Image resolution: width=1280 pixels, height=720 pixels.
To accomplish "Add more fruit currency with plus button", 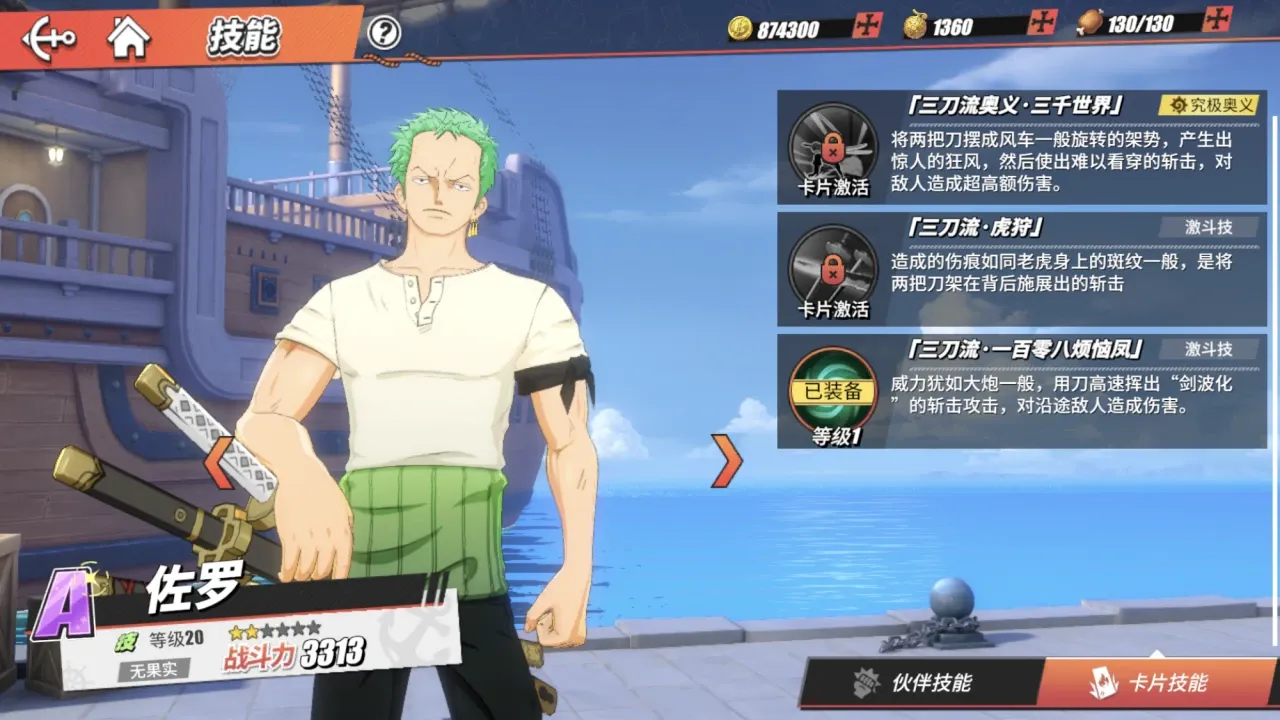I will tap(1042, 22).
